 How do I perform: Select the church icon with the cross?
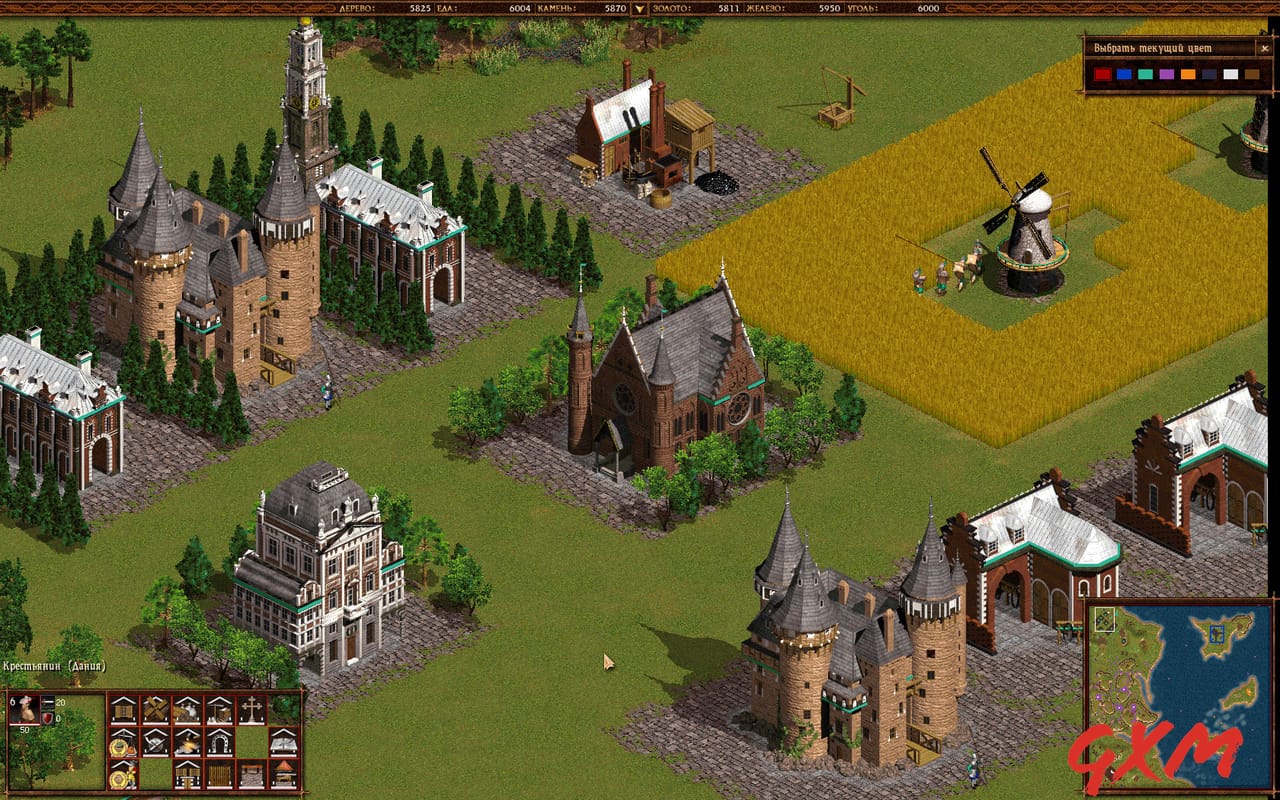tap(252, 710)
